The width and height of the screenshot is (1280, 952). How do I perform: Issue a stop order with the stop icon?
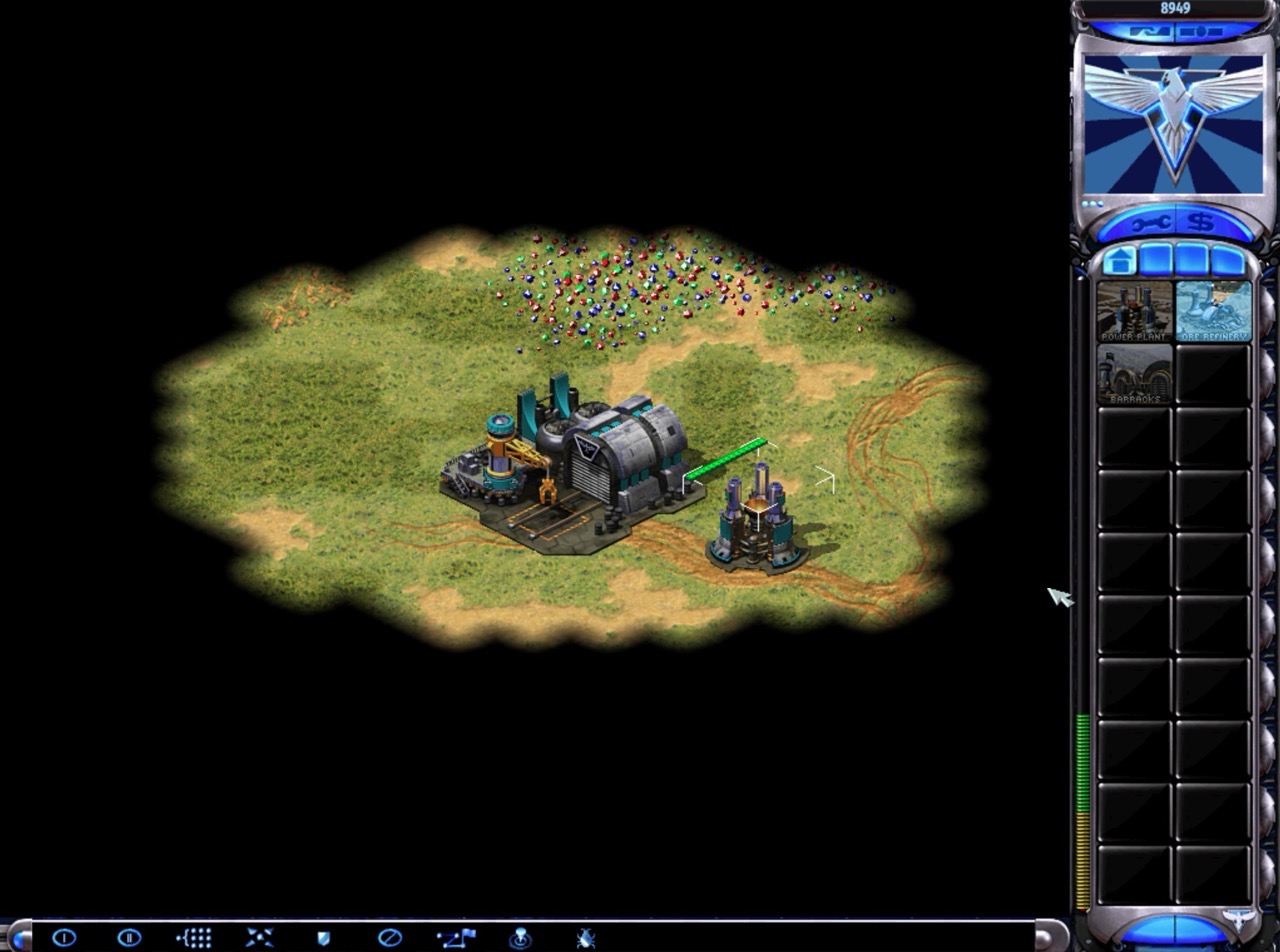tap(390, 937)
